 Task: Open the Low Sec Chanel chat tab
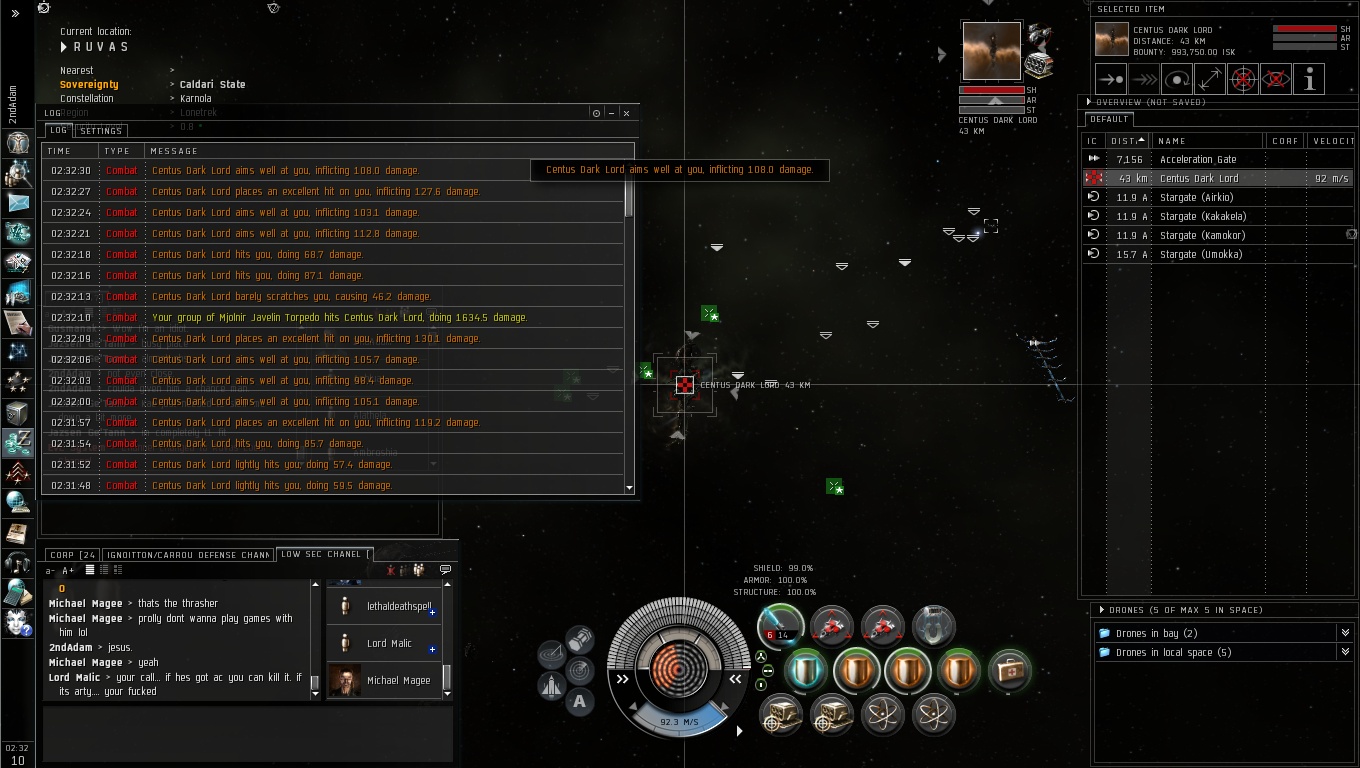coord(320,555)
